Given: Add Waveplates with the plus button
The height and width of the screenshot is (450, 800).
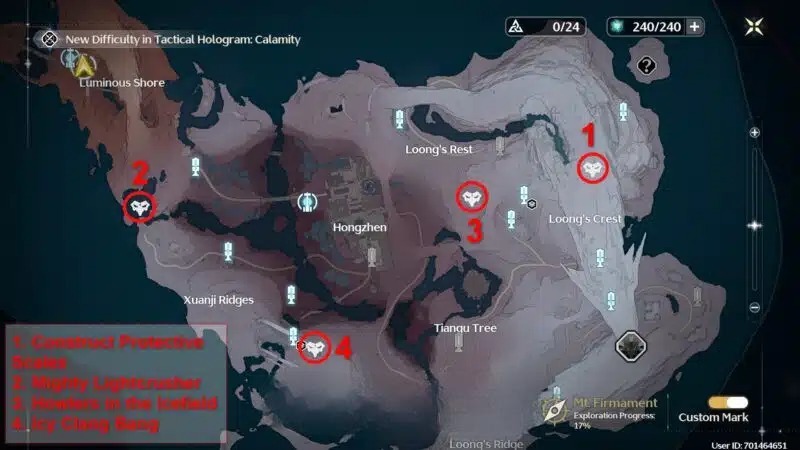Looking at the screenshot, I should pos(692,26).
